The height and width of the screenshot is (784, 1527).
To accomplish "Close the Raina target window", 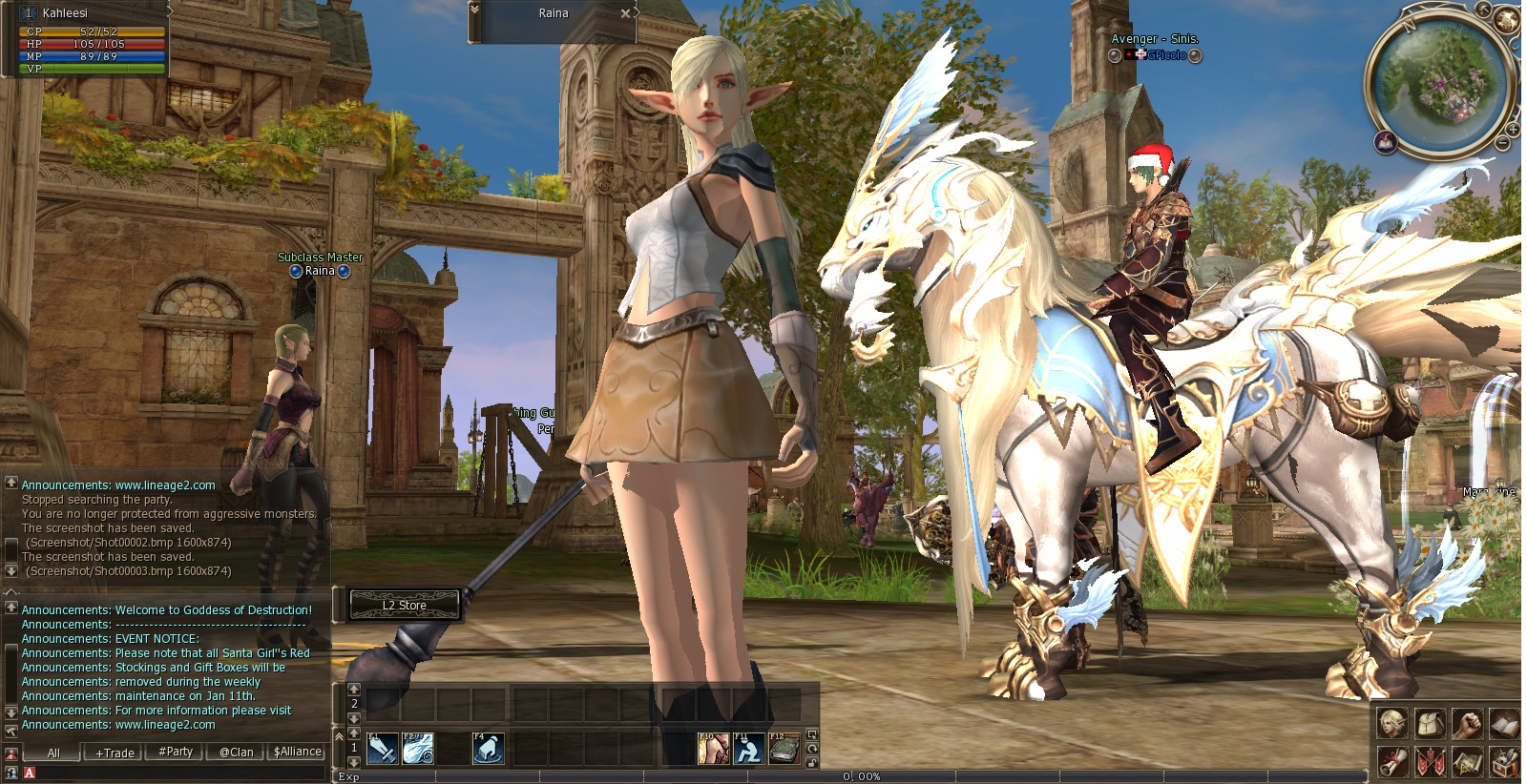I will tap(625, 13).
